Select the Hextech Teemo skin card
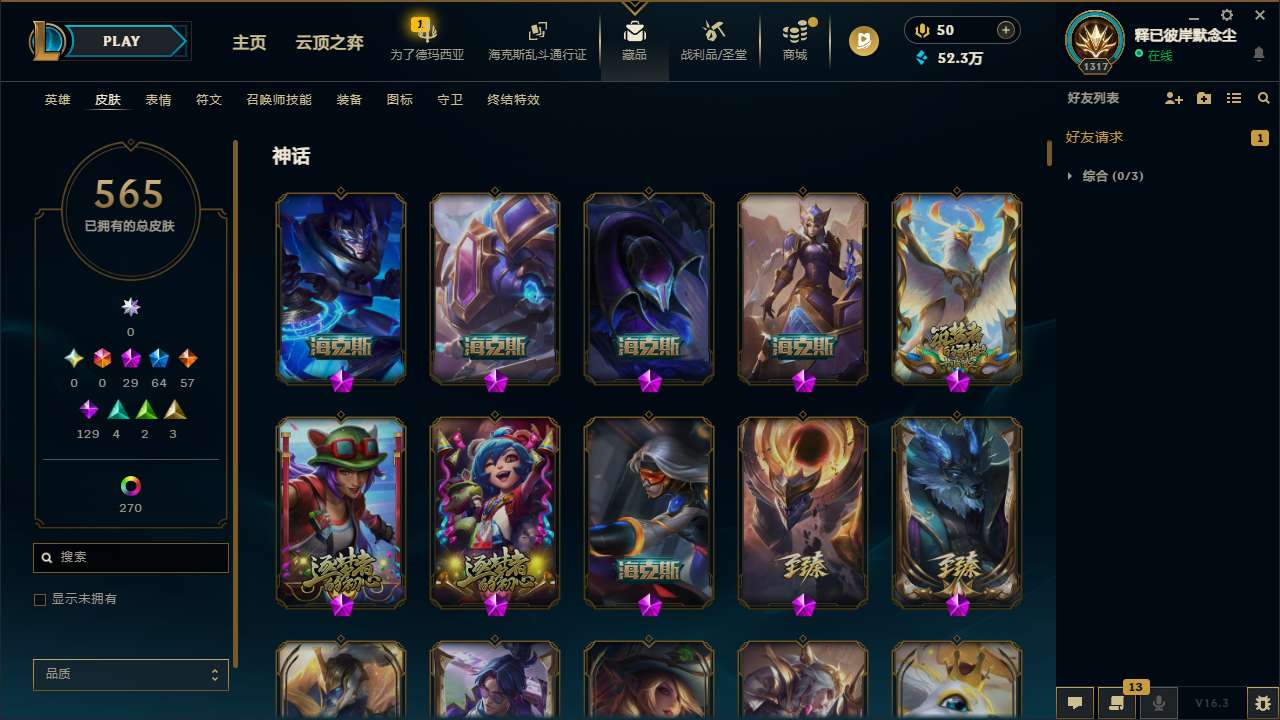This screenshot has height=720, width=1280. click(341, 512)
